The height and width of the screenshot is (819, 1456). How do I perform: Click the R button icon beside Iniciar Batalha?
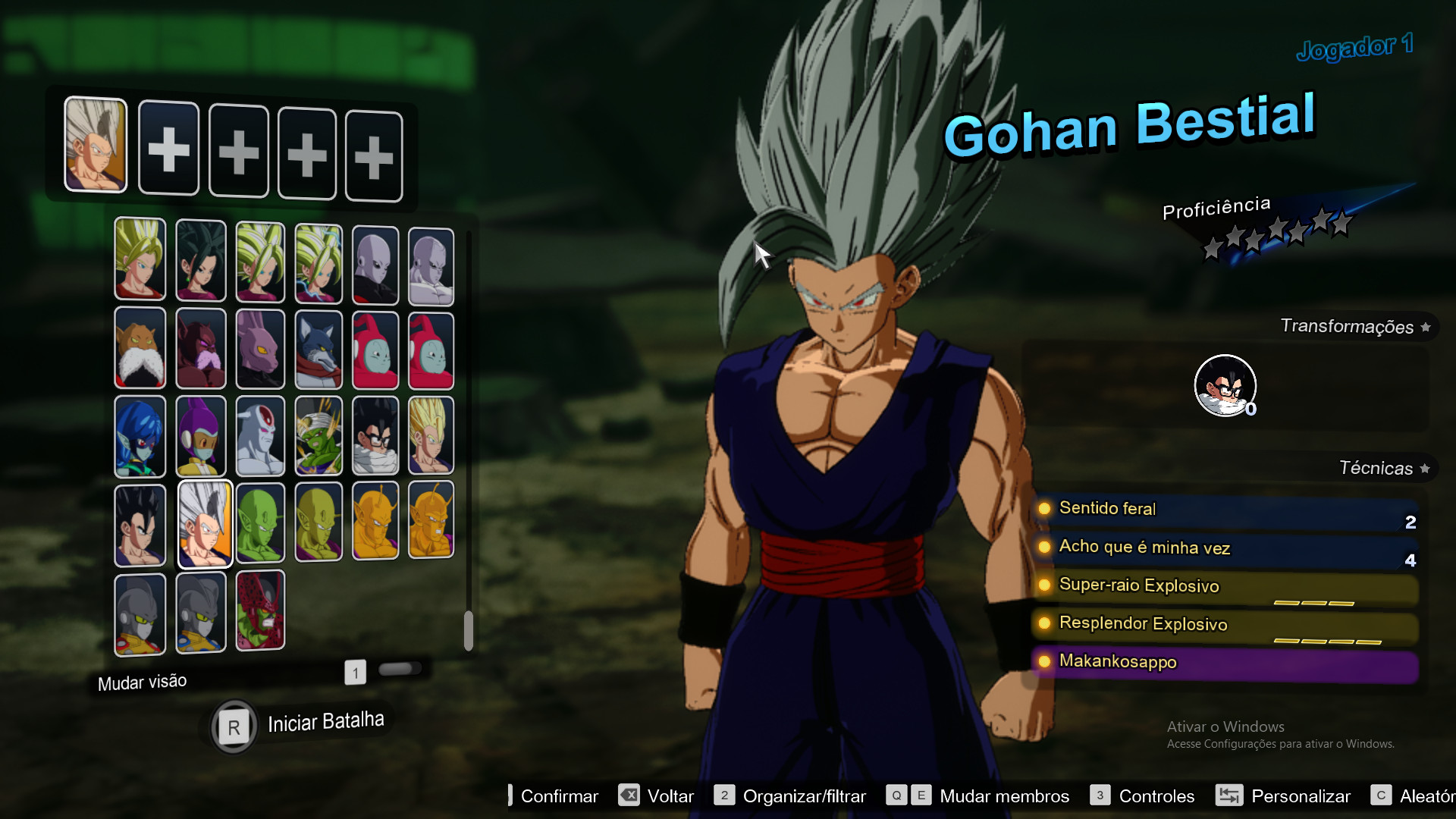[x=233, y=726]
